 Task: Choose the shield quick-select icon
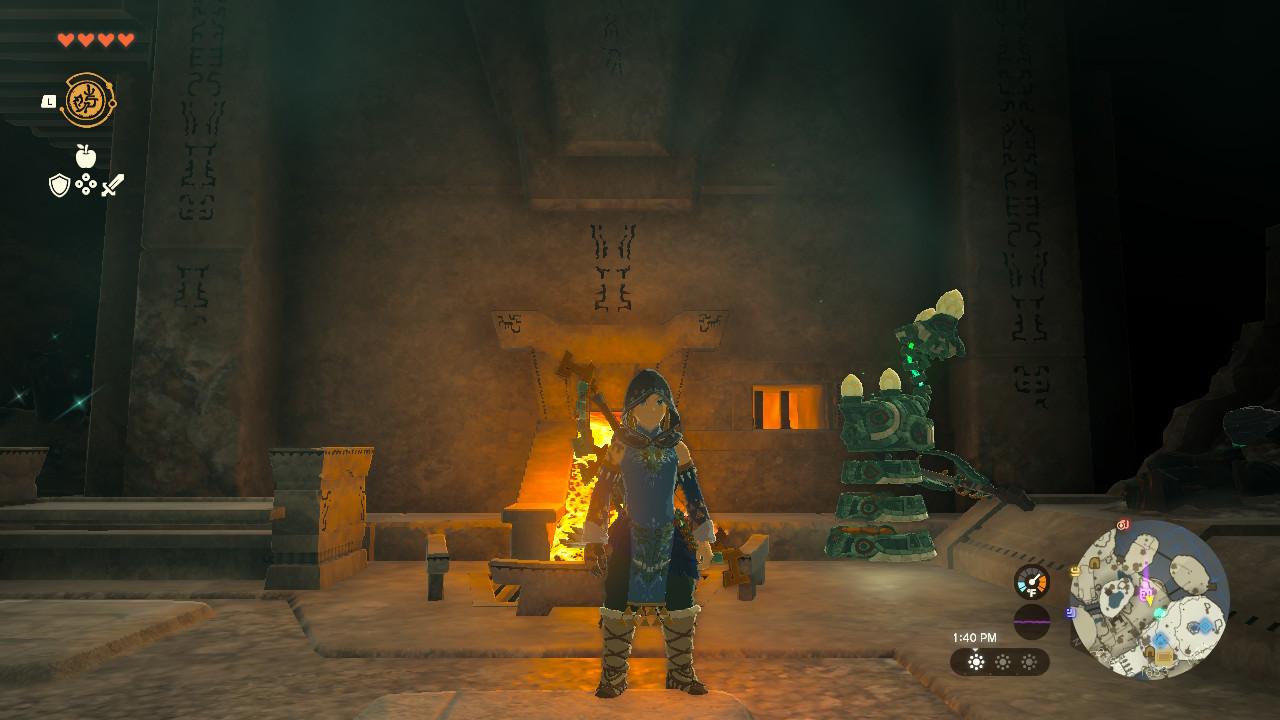pos(59,185)
